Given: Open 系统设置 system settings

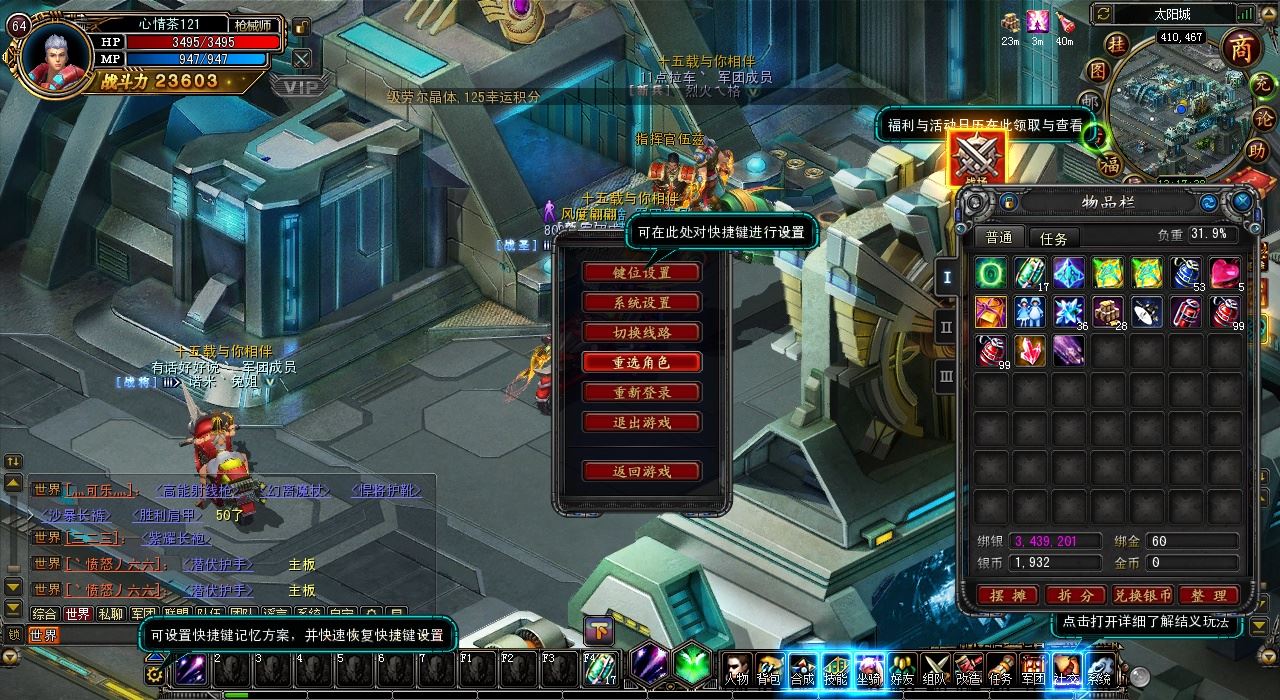Looking at the screenshot, I should (x=641, y=302).
